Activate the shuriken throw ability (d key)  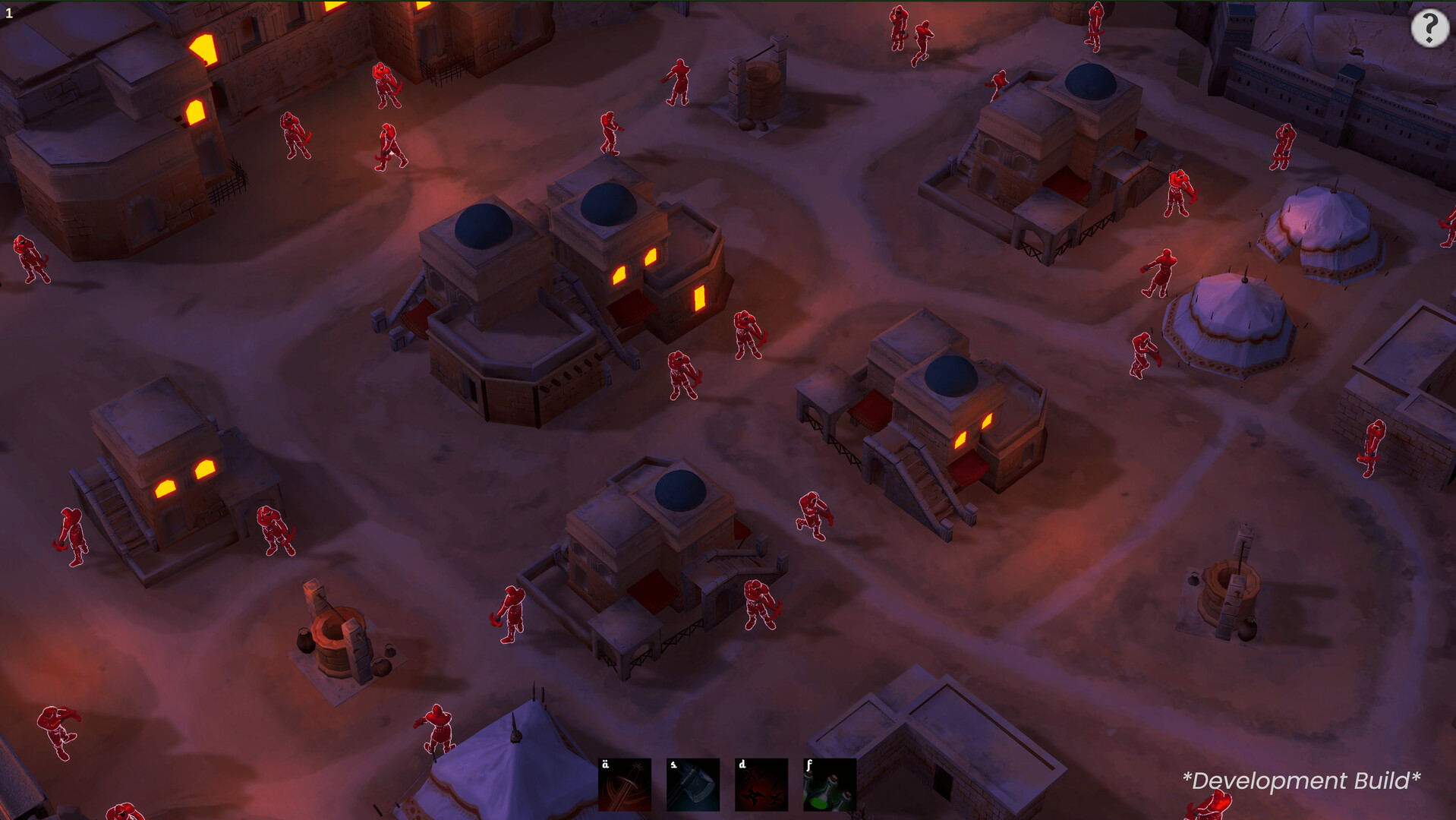click(x=761, y=784)
